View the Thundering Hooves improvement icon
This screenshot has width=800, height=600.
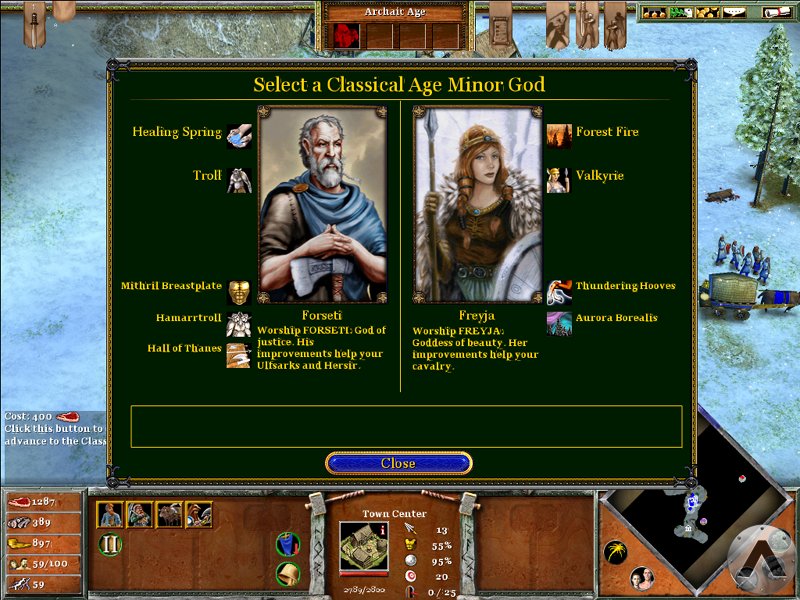560,291
